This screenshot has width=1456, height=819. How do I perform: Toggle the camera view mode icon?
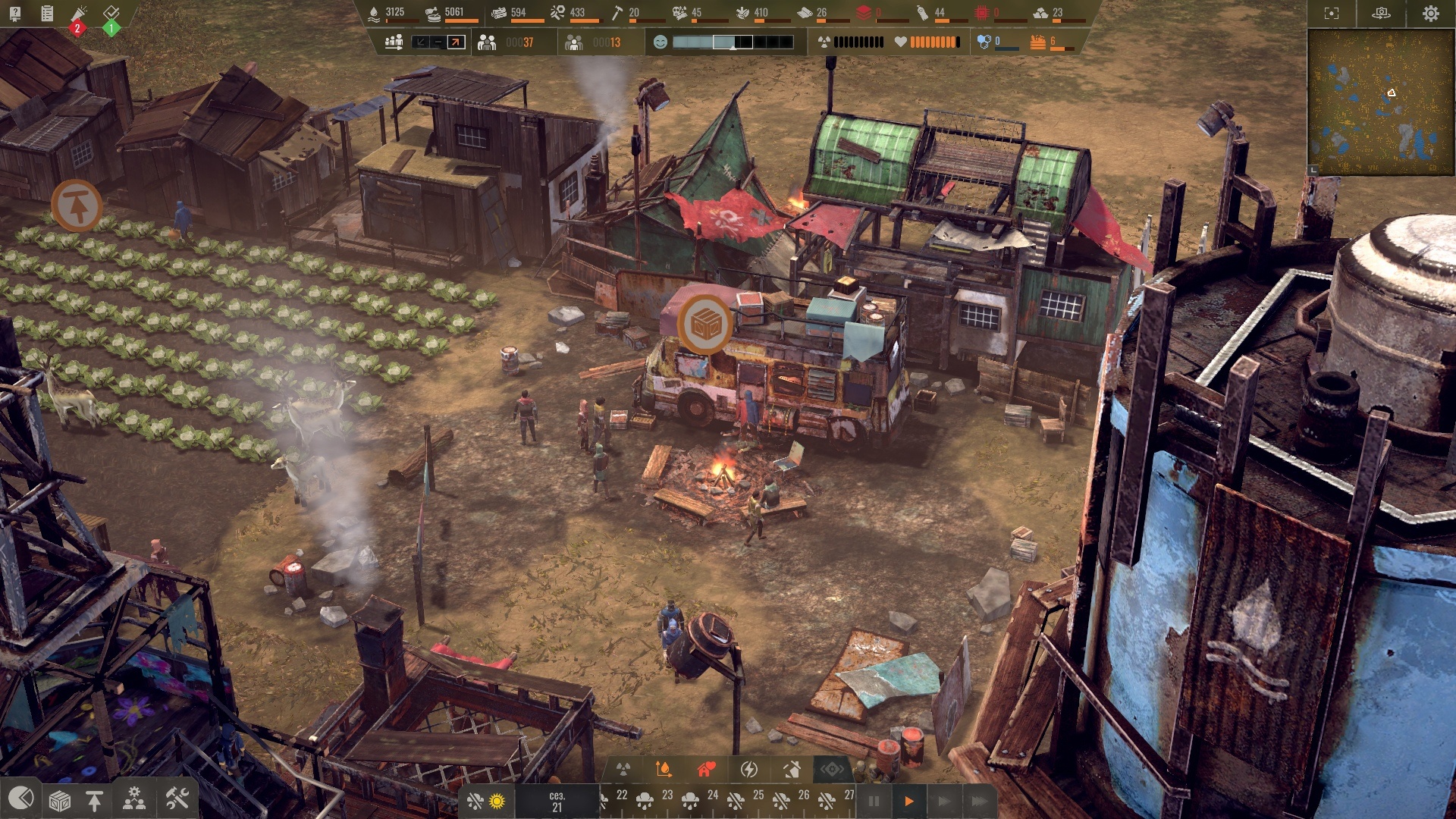click(1381, 14)
